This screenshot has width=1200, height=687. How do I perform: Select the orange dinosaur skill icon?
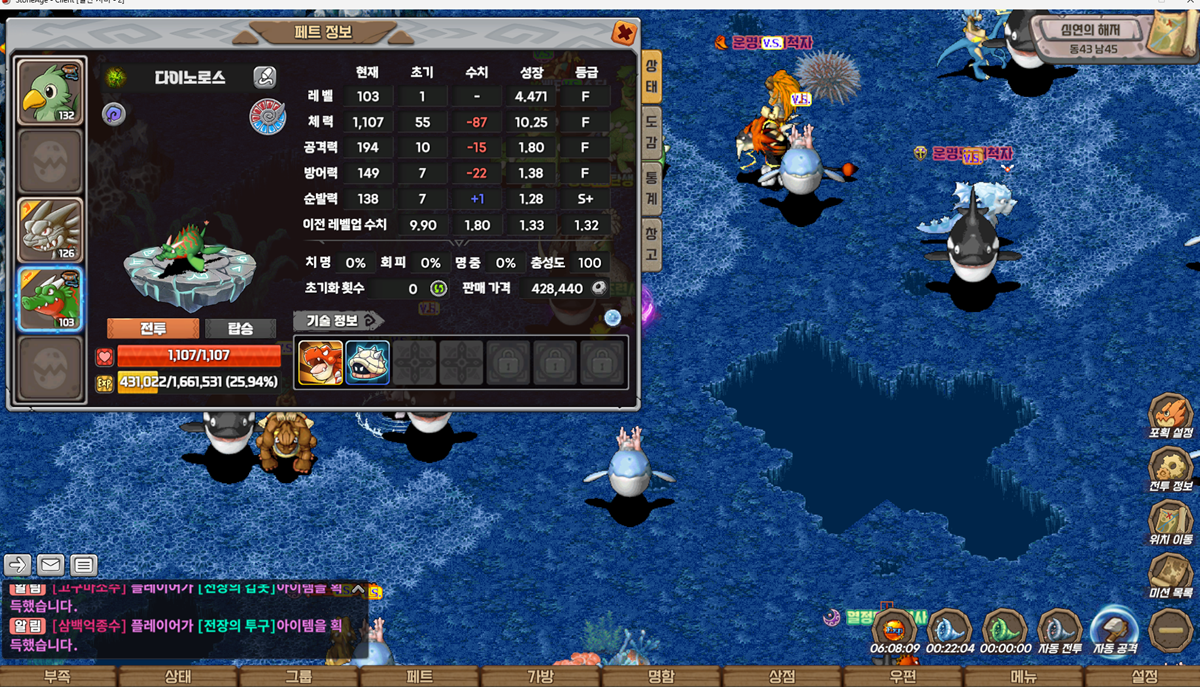point(320,363)
